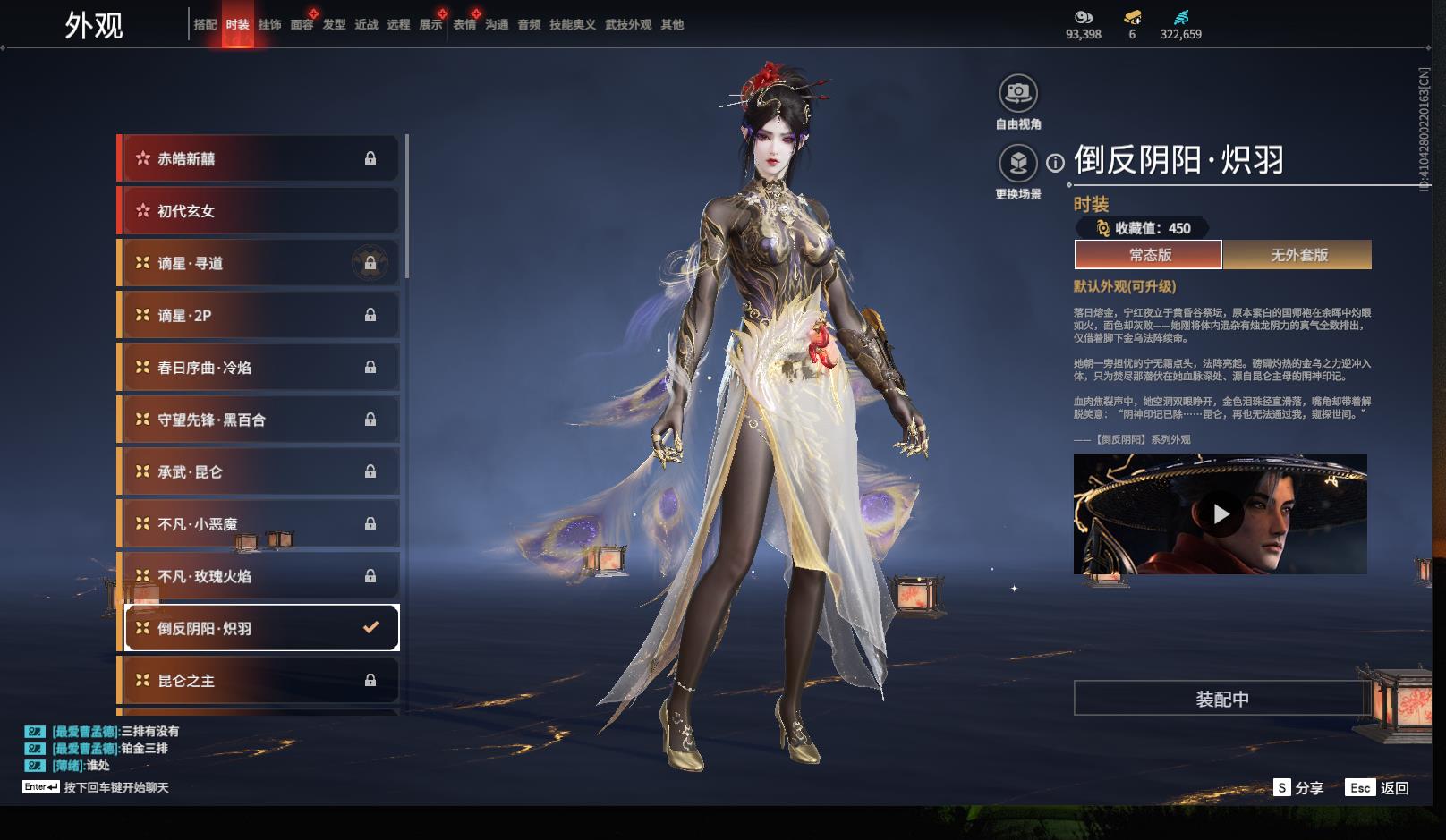
Task: Activate the 自由视角 camera button
Action: click(1018, 93)
